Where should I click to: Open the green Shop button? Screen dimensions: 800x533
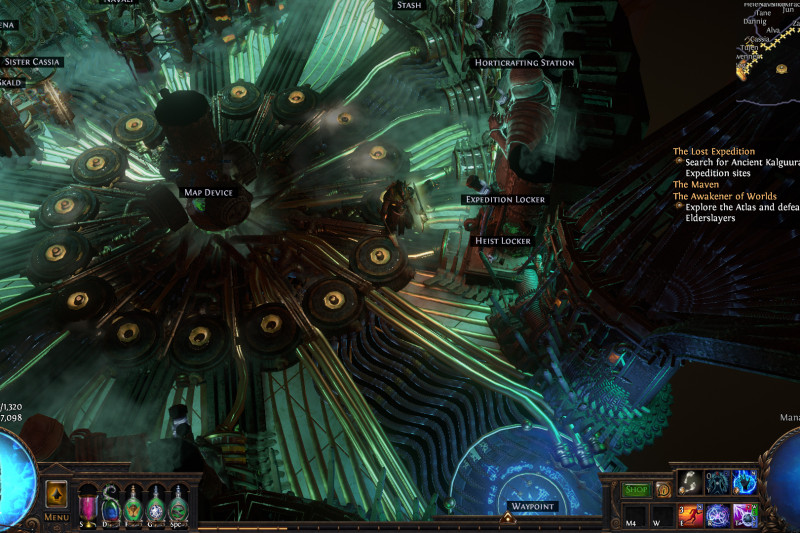(x=637, y=490)
